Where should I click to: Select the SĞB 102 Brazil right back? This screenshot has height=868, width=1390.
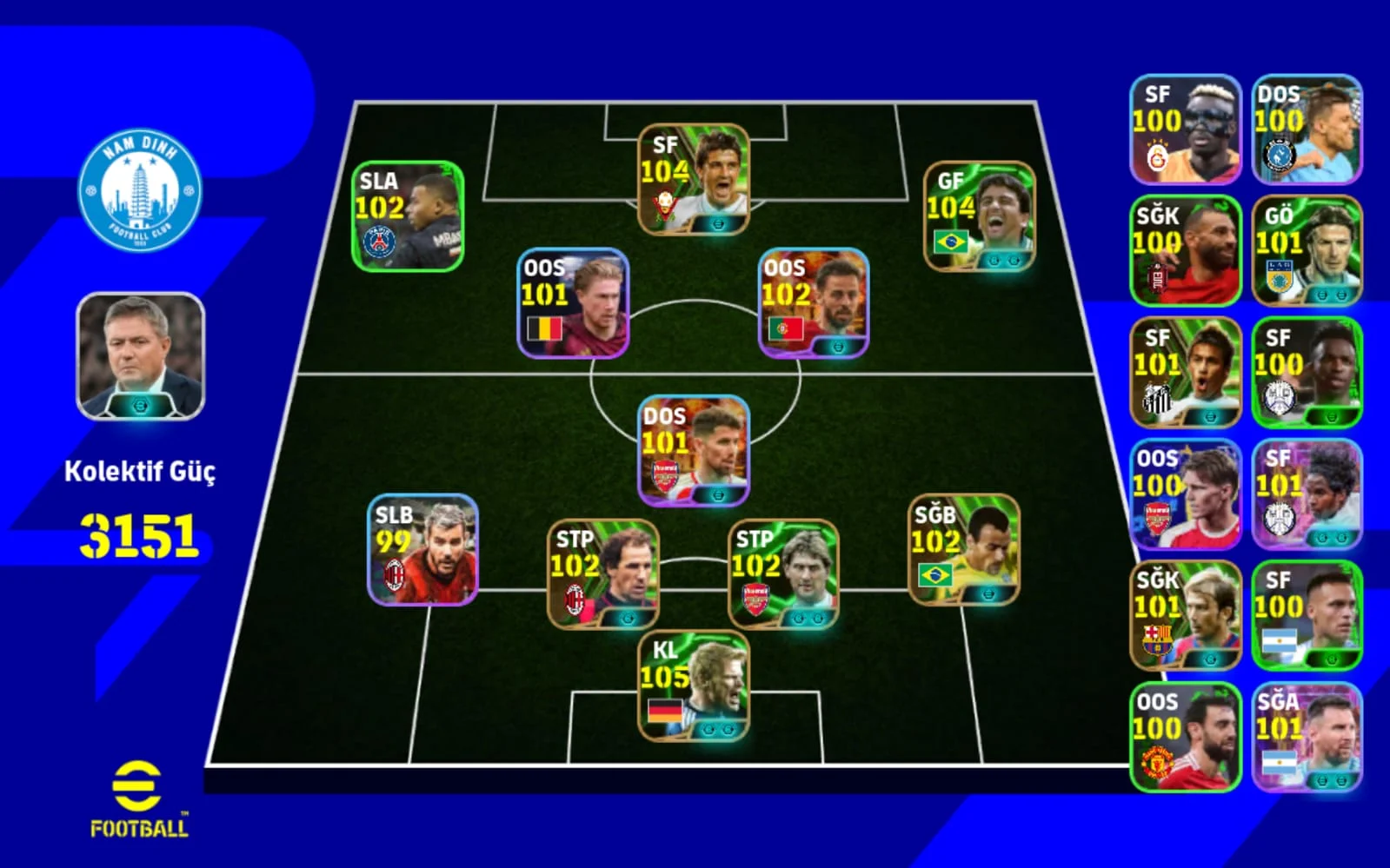click(964, 550)
